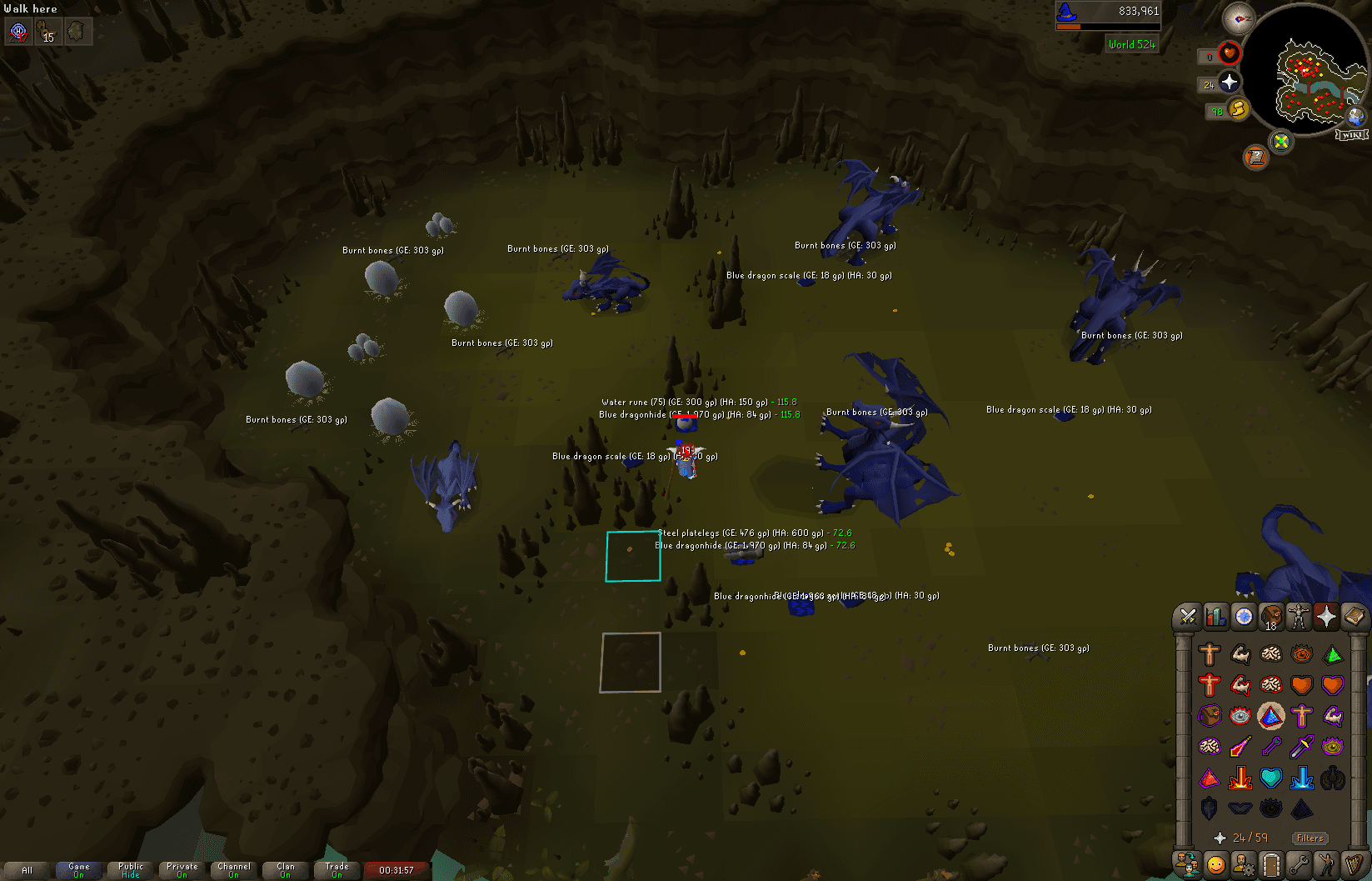Deactivate the glowing Mystic Lore prayer
This screenshot has height=881, width=1372.
pos(1270,715)
